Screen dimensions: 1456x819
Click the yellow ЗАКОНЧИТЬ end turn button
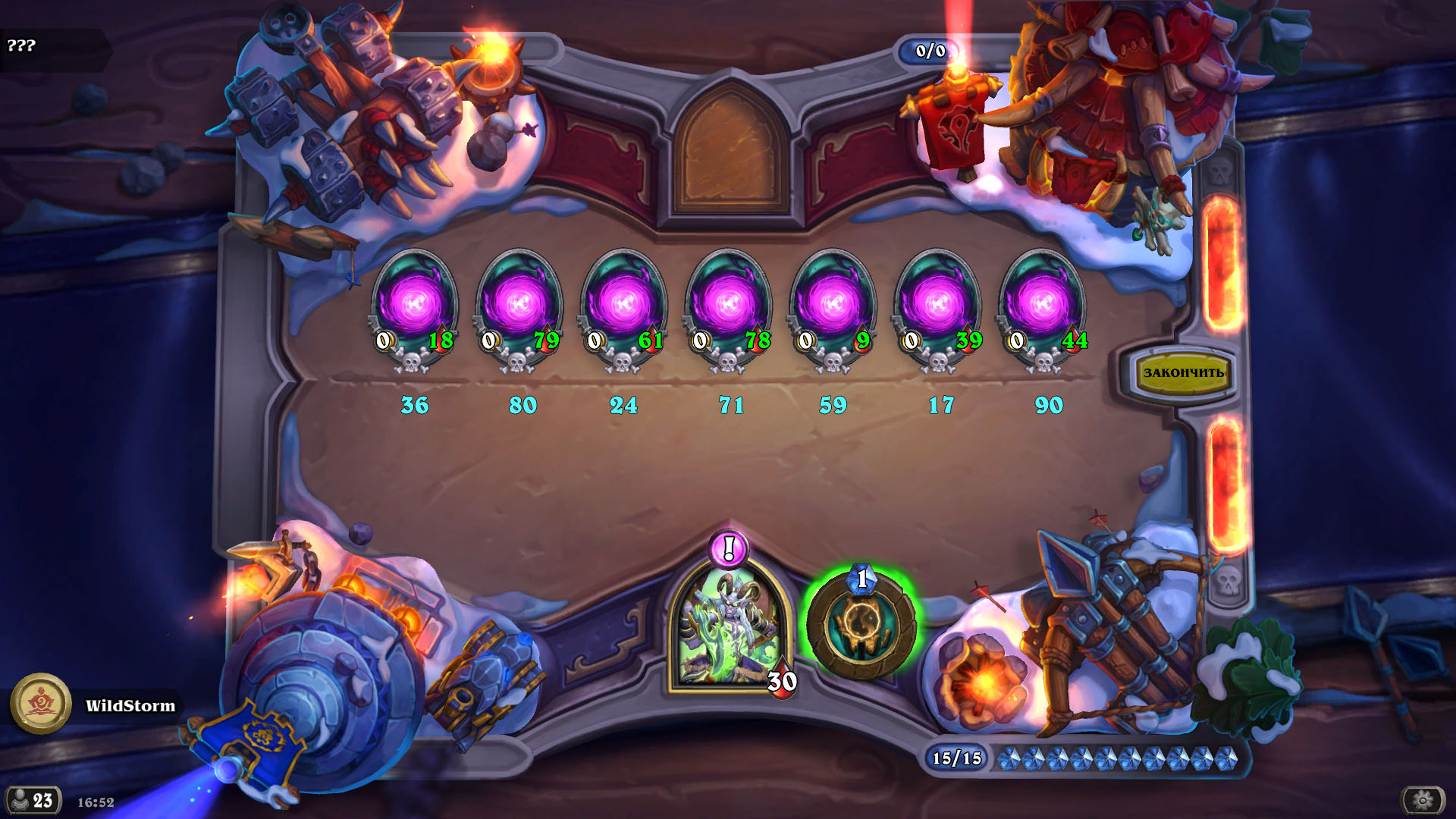tap(1182, 372)
